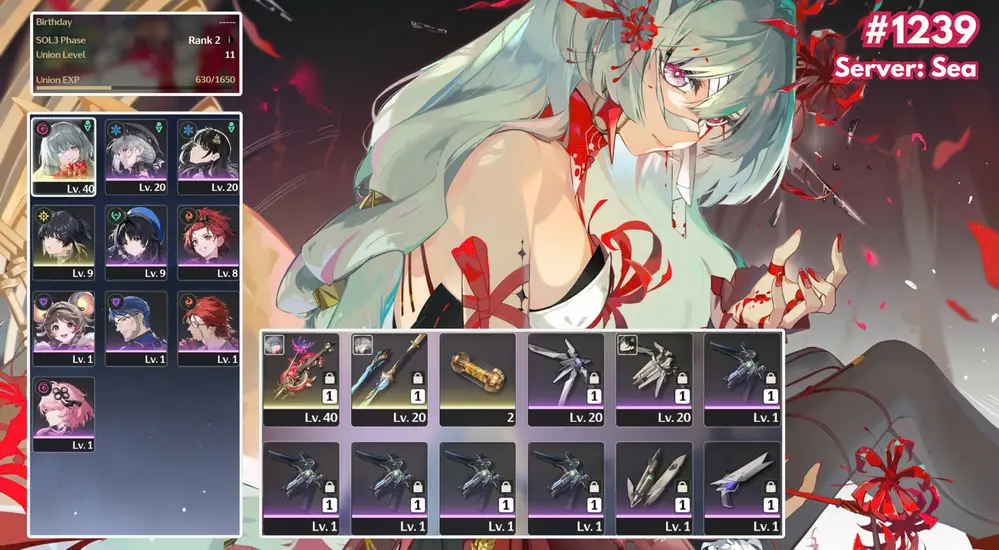Choose the red-haired Lv. 8 character
The width and height of the screenshot is (999, 550).
pos(208,241)
